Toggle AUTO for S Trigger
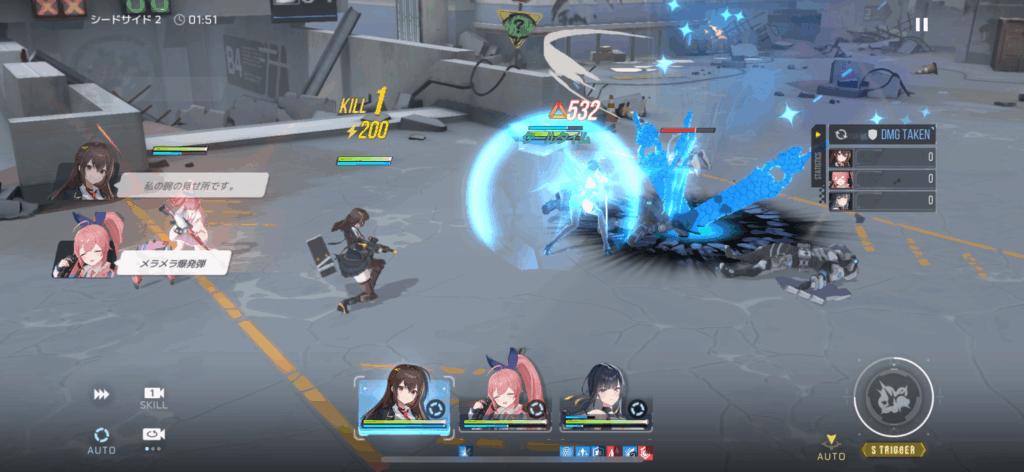Image resolution: width=1024 pixels, height=472 pixels. point(830,448)
